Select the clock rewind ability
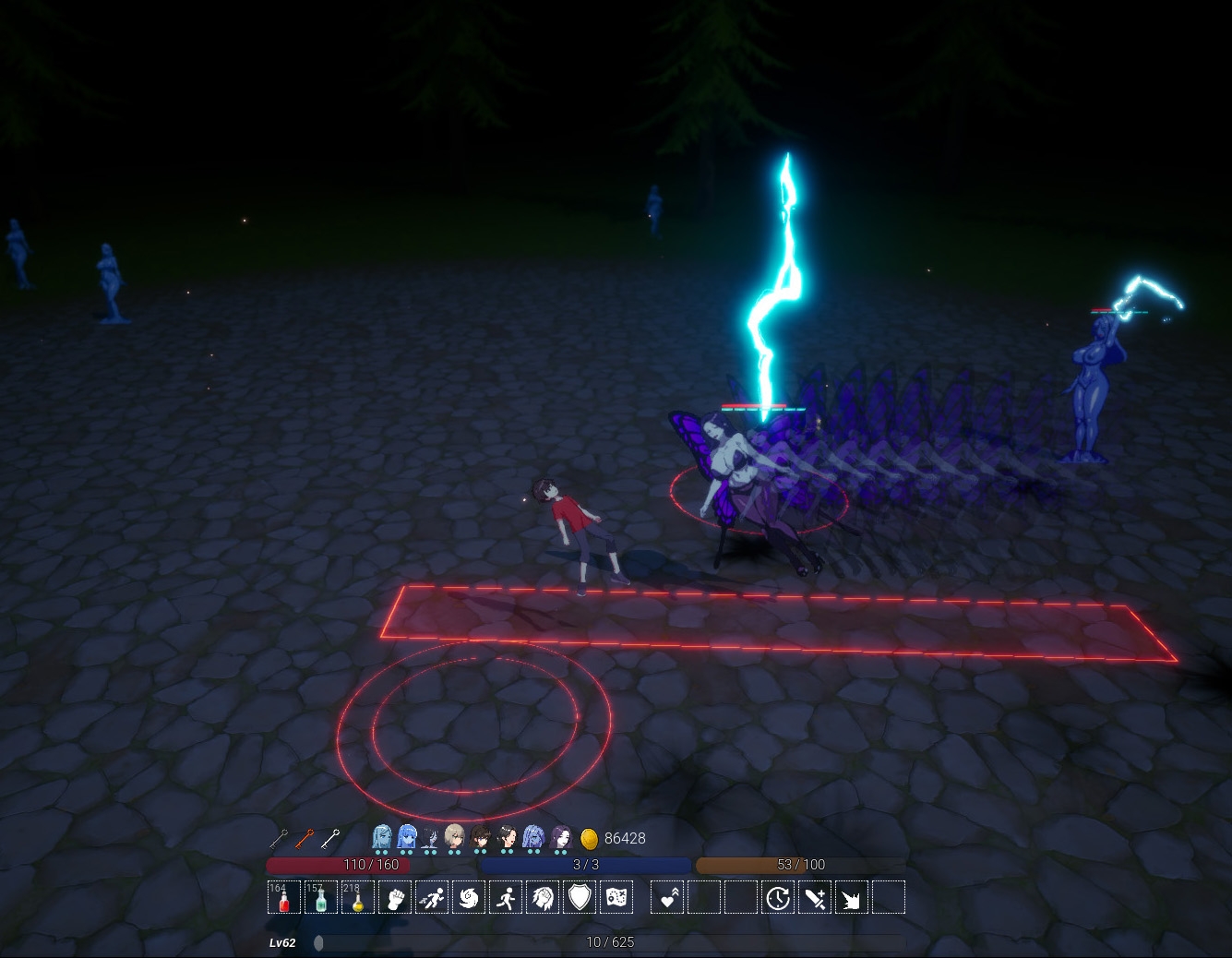Screen dimensions: 1232x958 [x=778, y=897]
